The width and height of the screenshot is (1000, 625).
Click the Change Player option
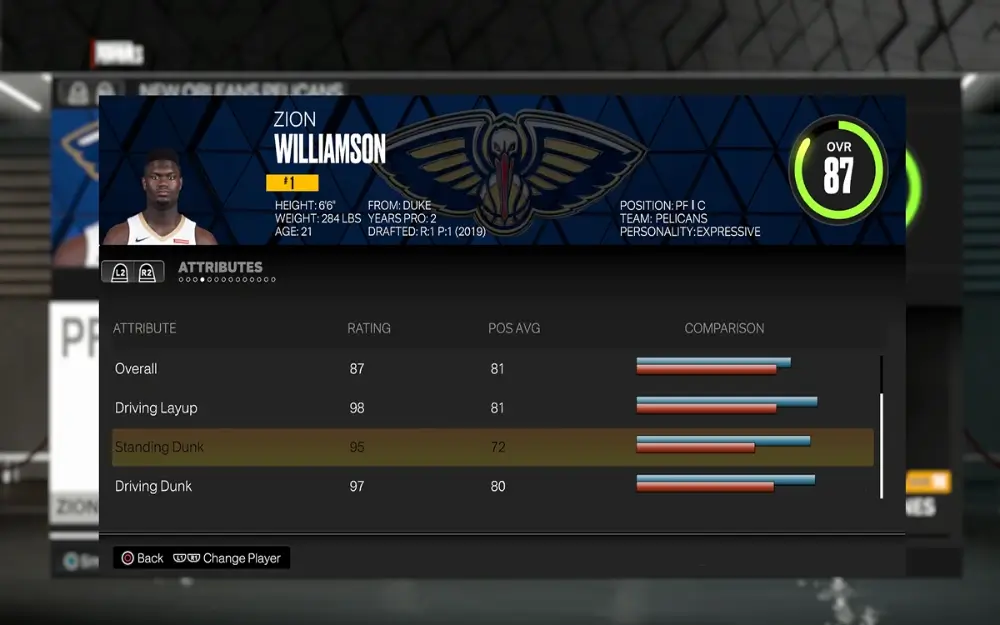[x=228, y=558]
